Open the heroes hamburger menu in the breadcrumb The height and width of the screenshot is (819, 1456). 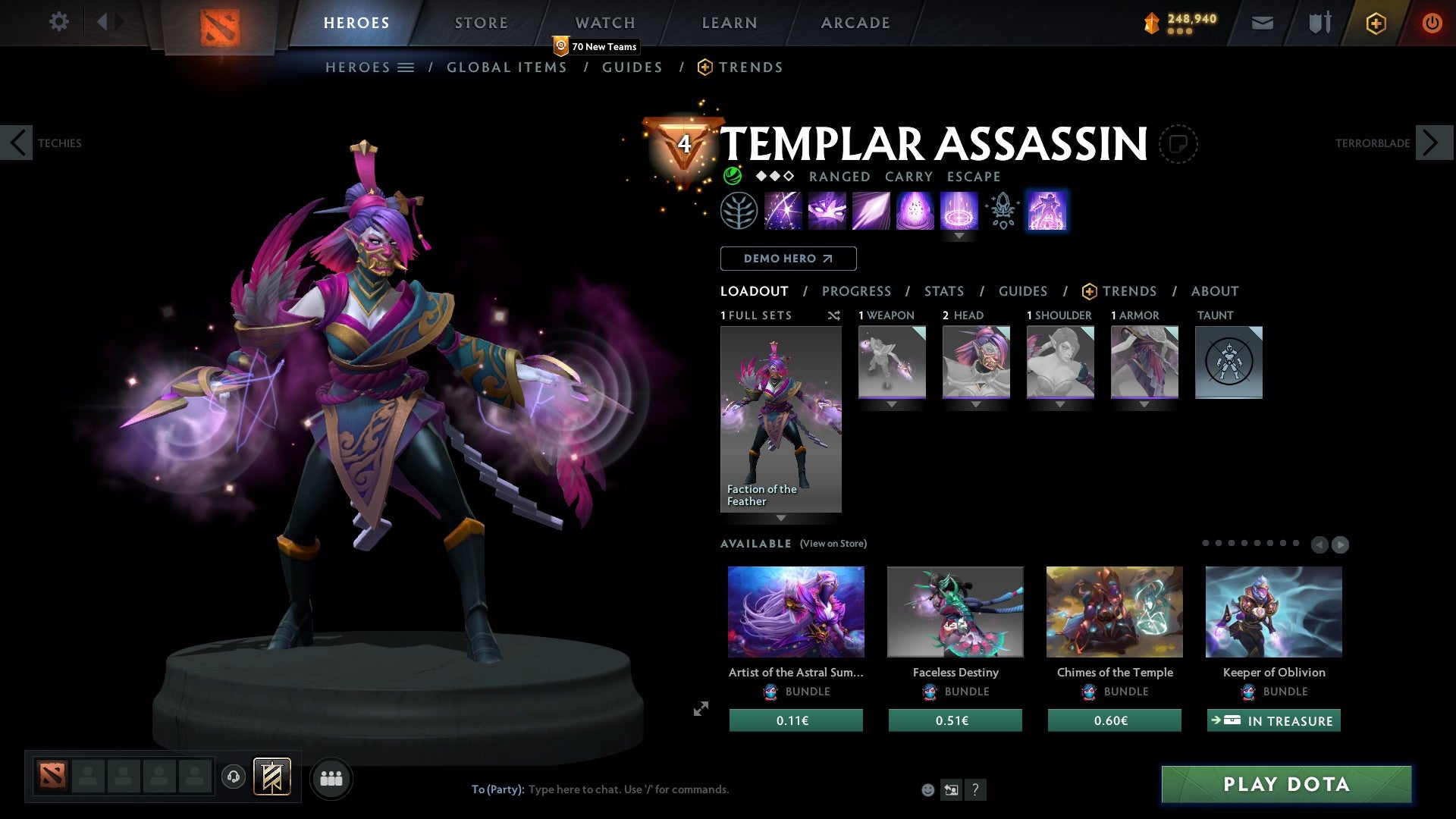pos(407,67)
